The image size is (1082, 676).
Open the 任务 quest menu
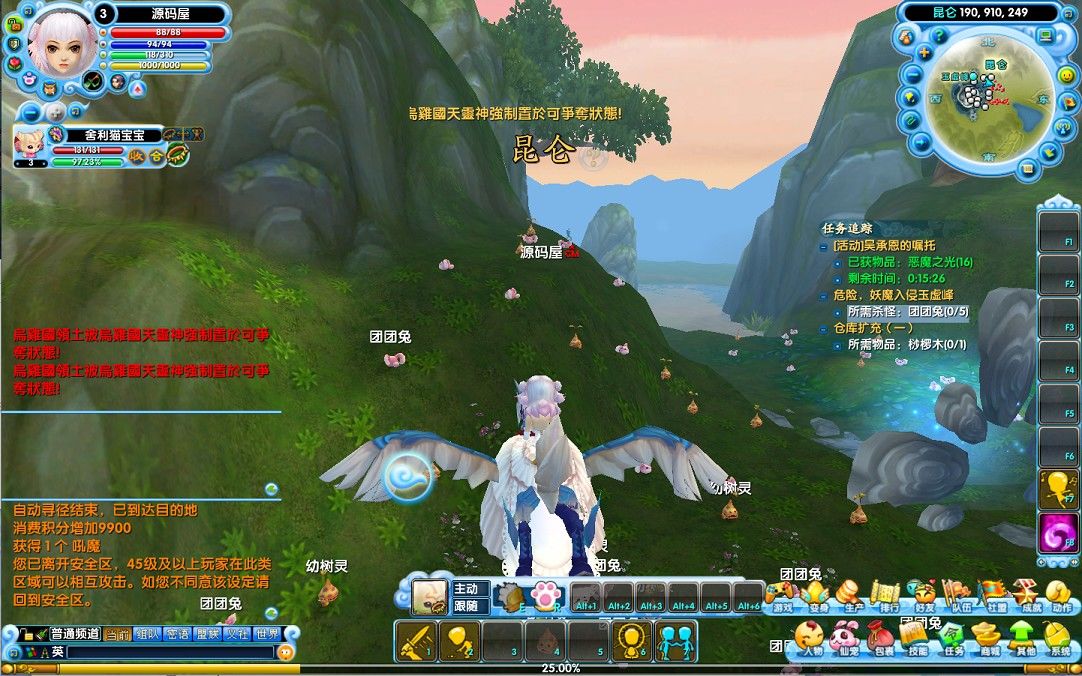point(953,637)
